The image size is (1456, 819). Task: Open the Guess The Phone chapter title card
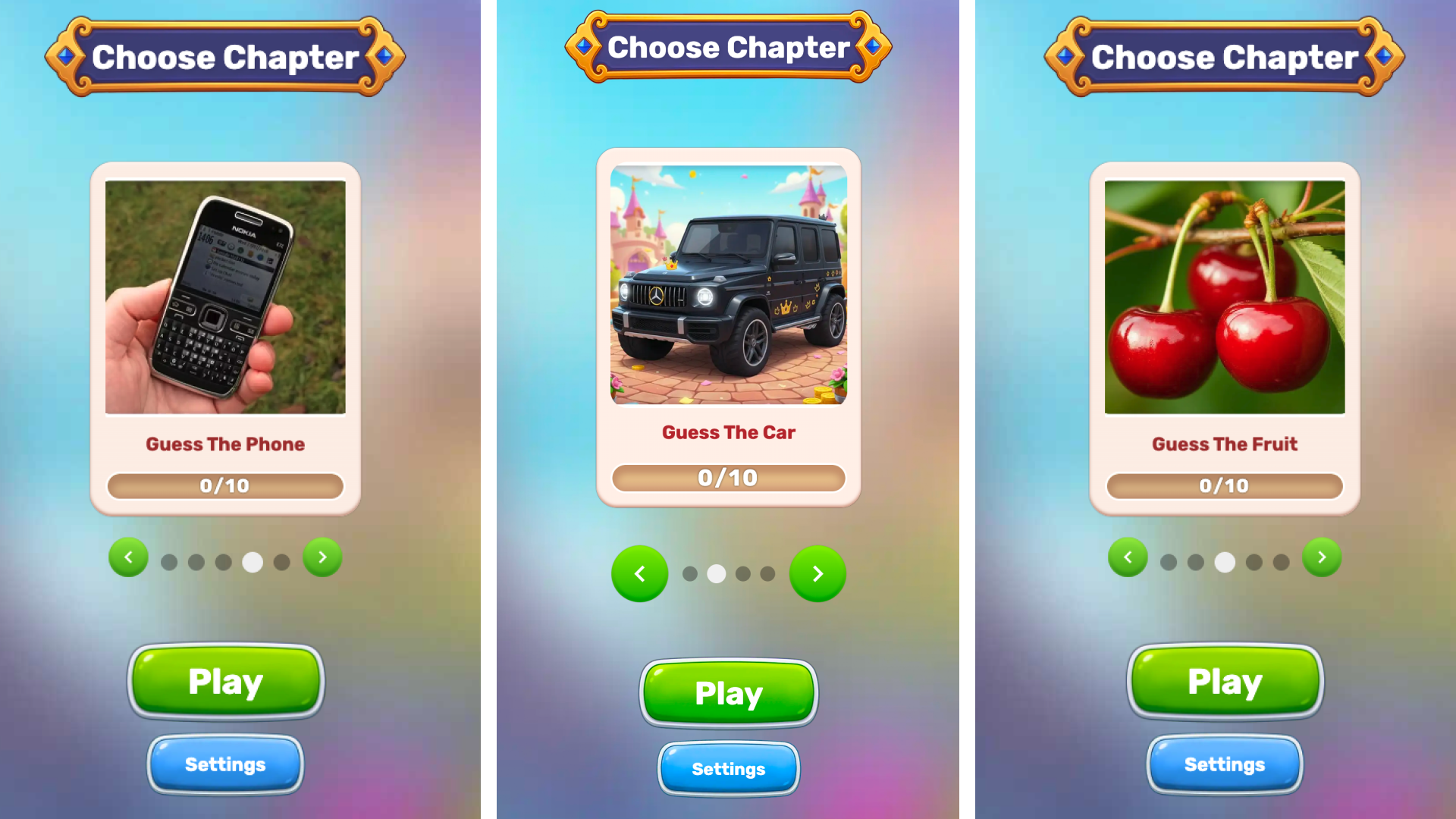225,444
